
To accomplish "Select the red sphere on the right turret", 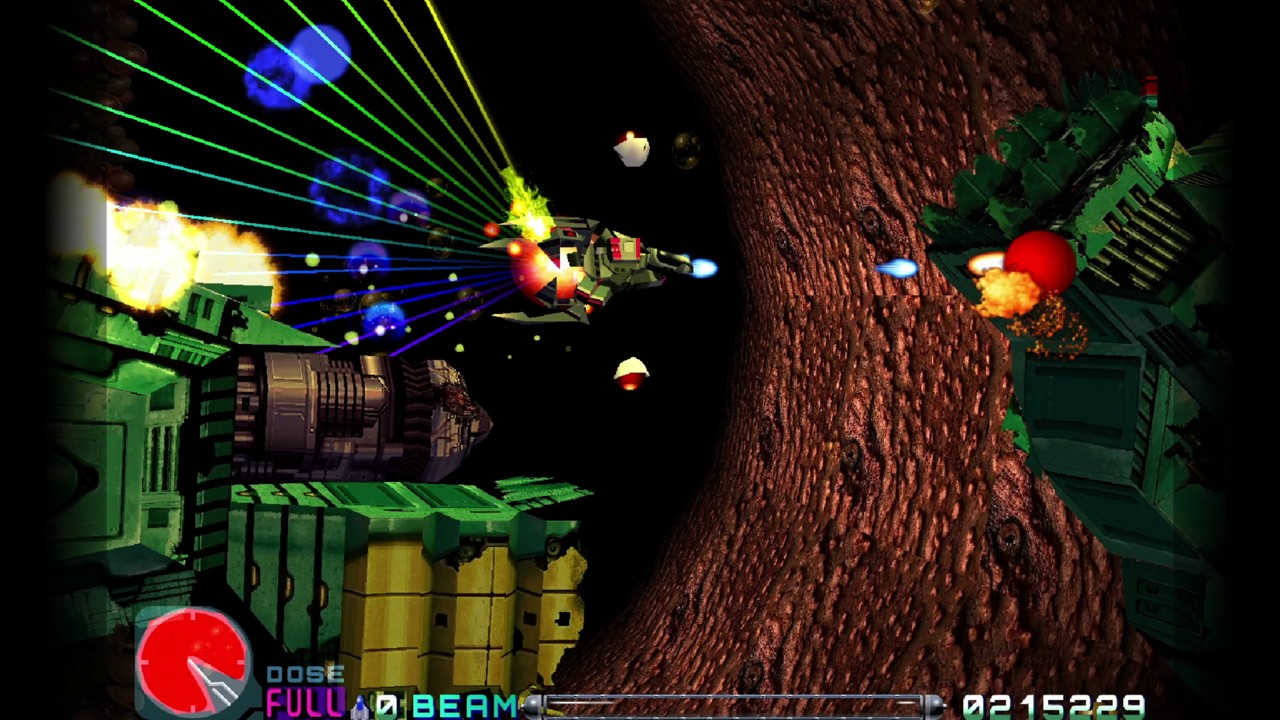I will click(1041, 262).
